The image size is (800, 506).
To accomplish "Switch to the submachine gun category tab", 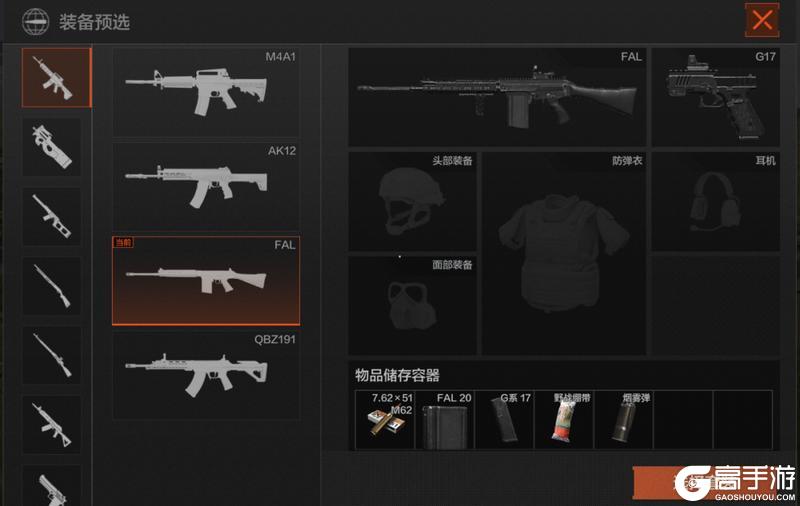I will (x=52, y=147).
